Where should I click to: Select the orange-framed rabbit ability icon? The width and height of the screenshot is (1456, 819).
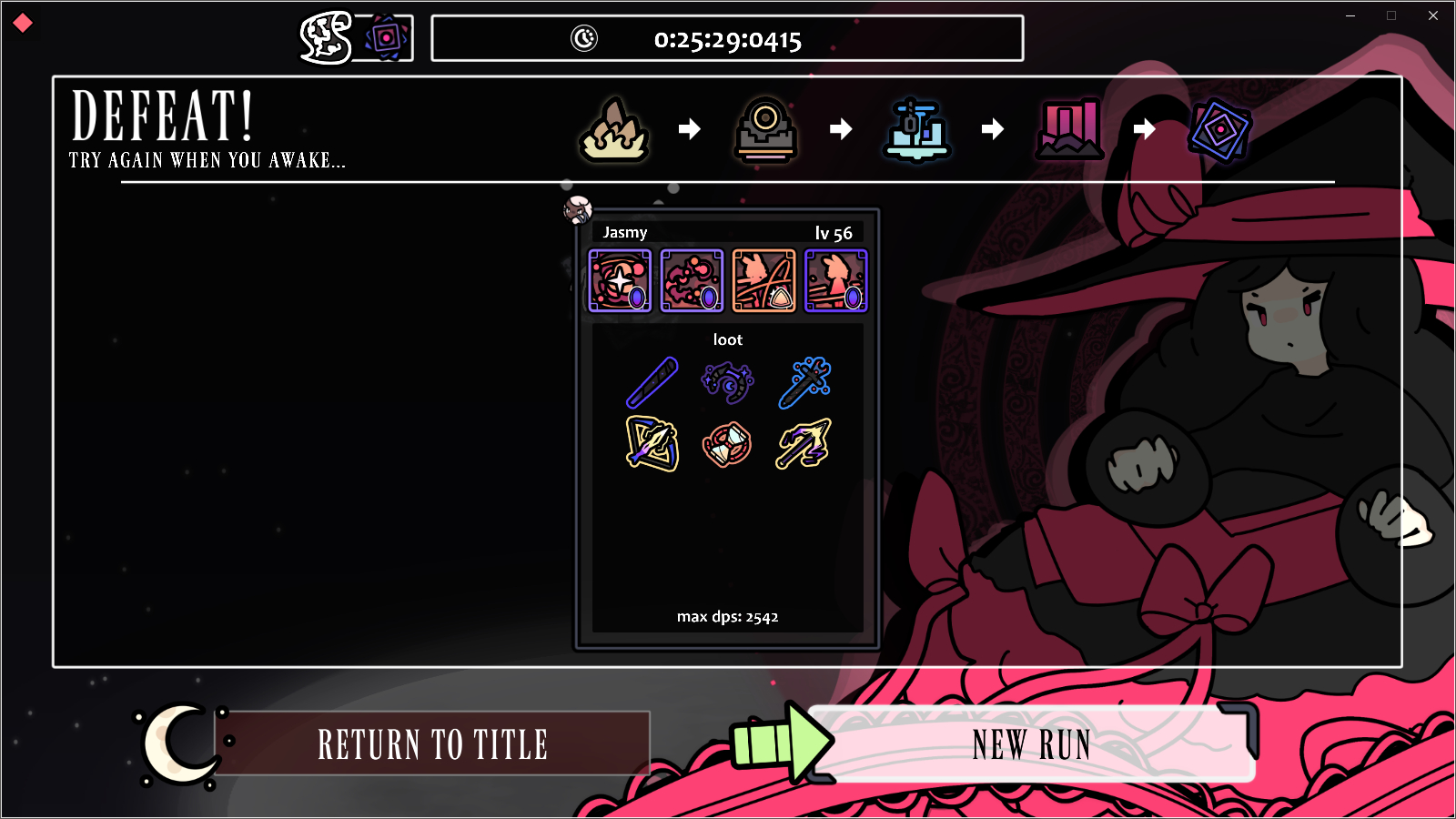(x=763, y=281)
